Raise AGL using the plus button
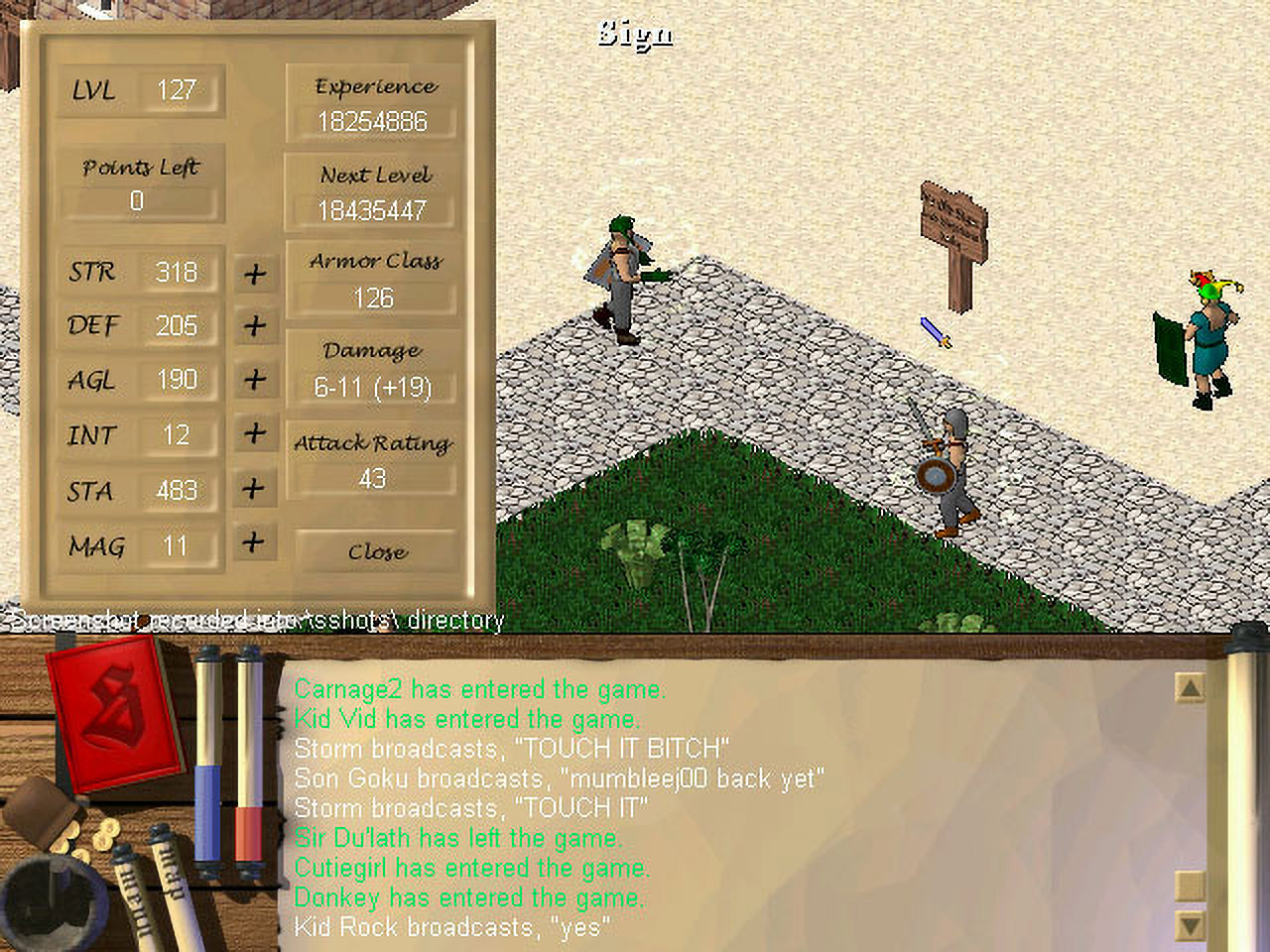This screenshot has width=1270, height=952. (255, 379)
